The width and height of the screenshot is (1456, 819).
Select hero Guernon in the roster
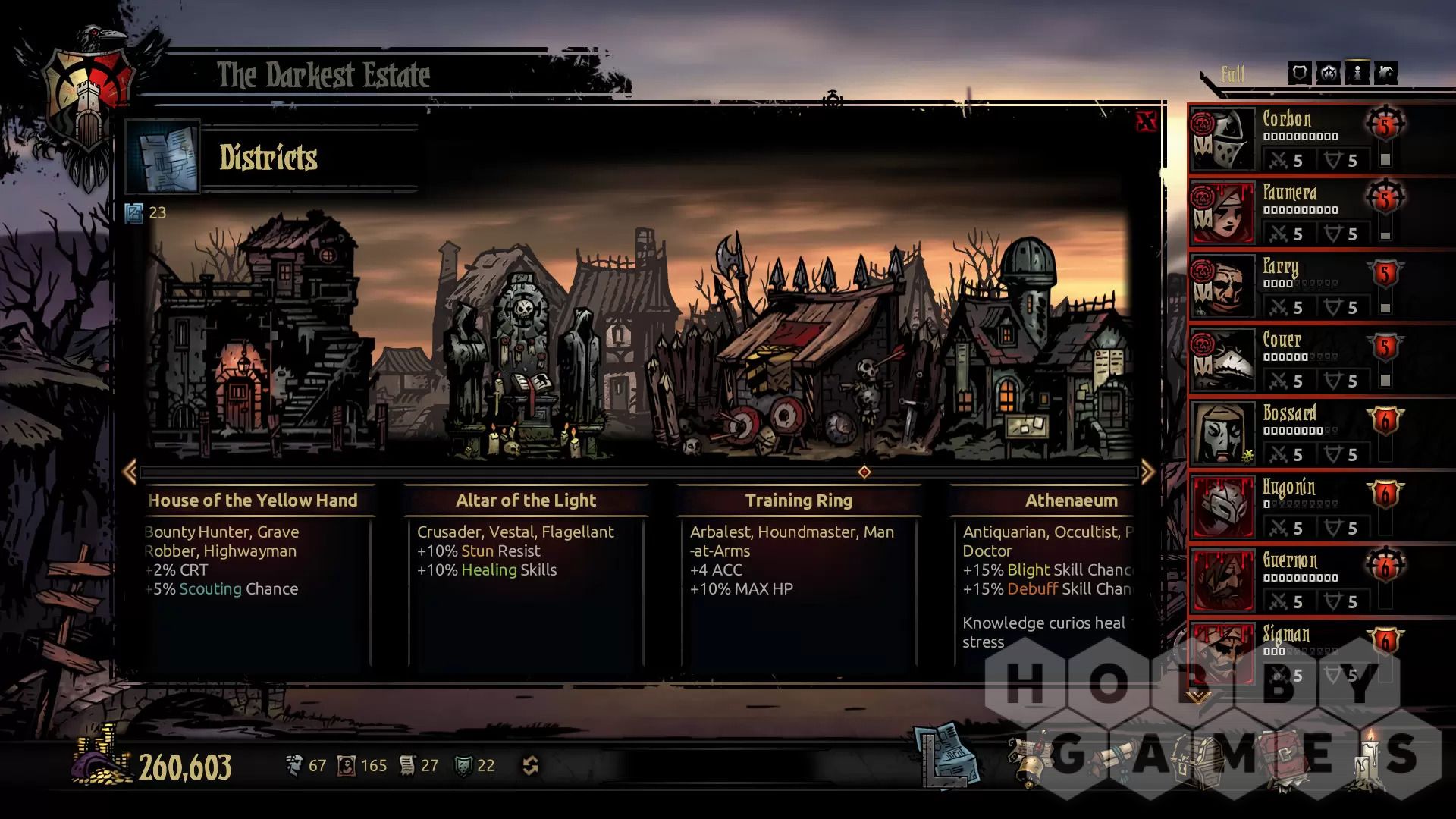(1290, 561)
